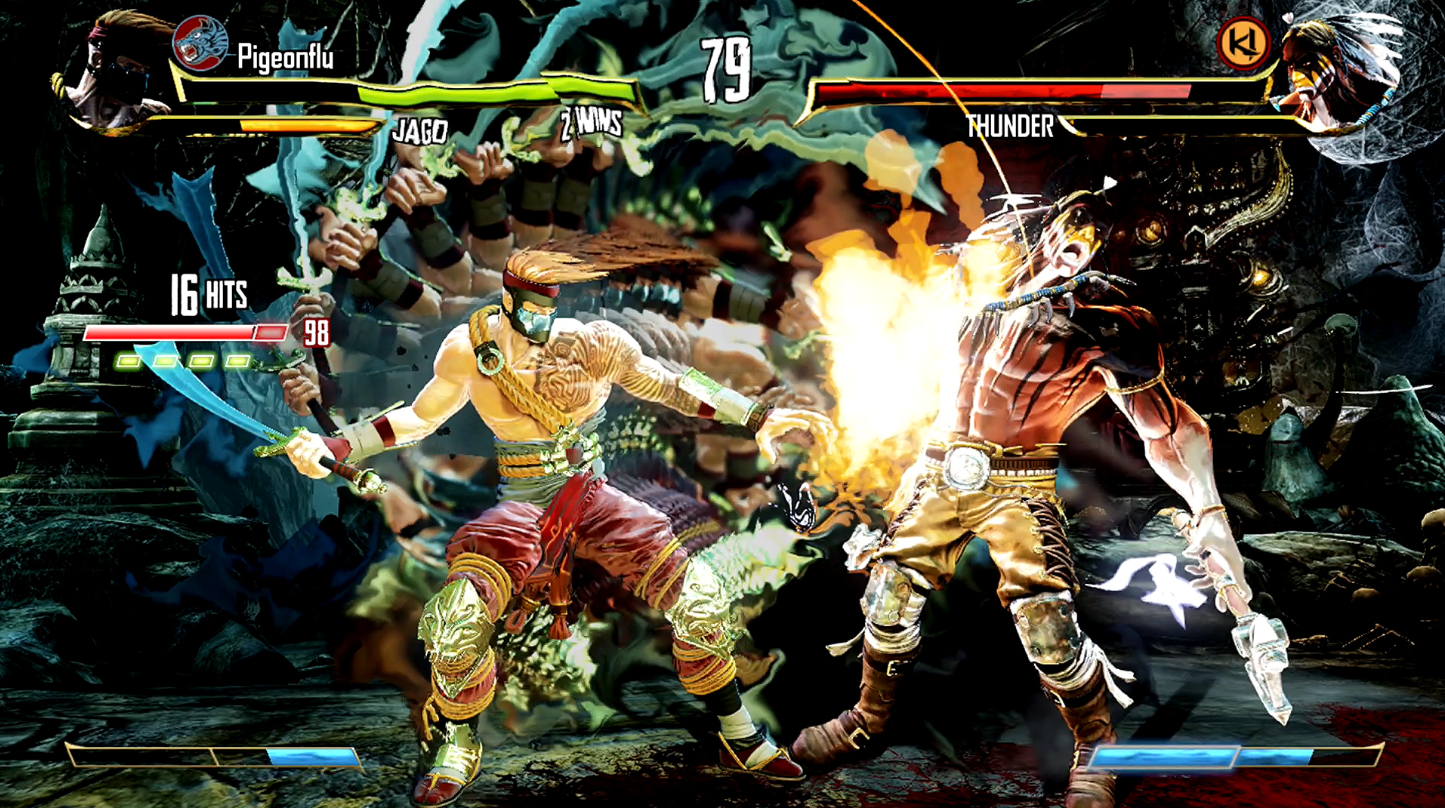1445x808 pixels.
Task: Select the JAGO name tab
Action: (x=420, y=127)
